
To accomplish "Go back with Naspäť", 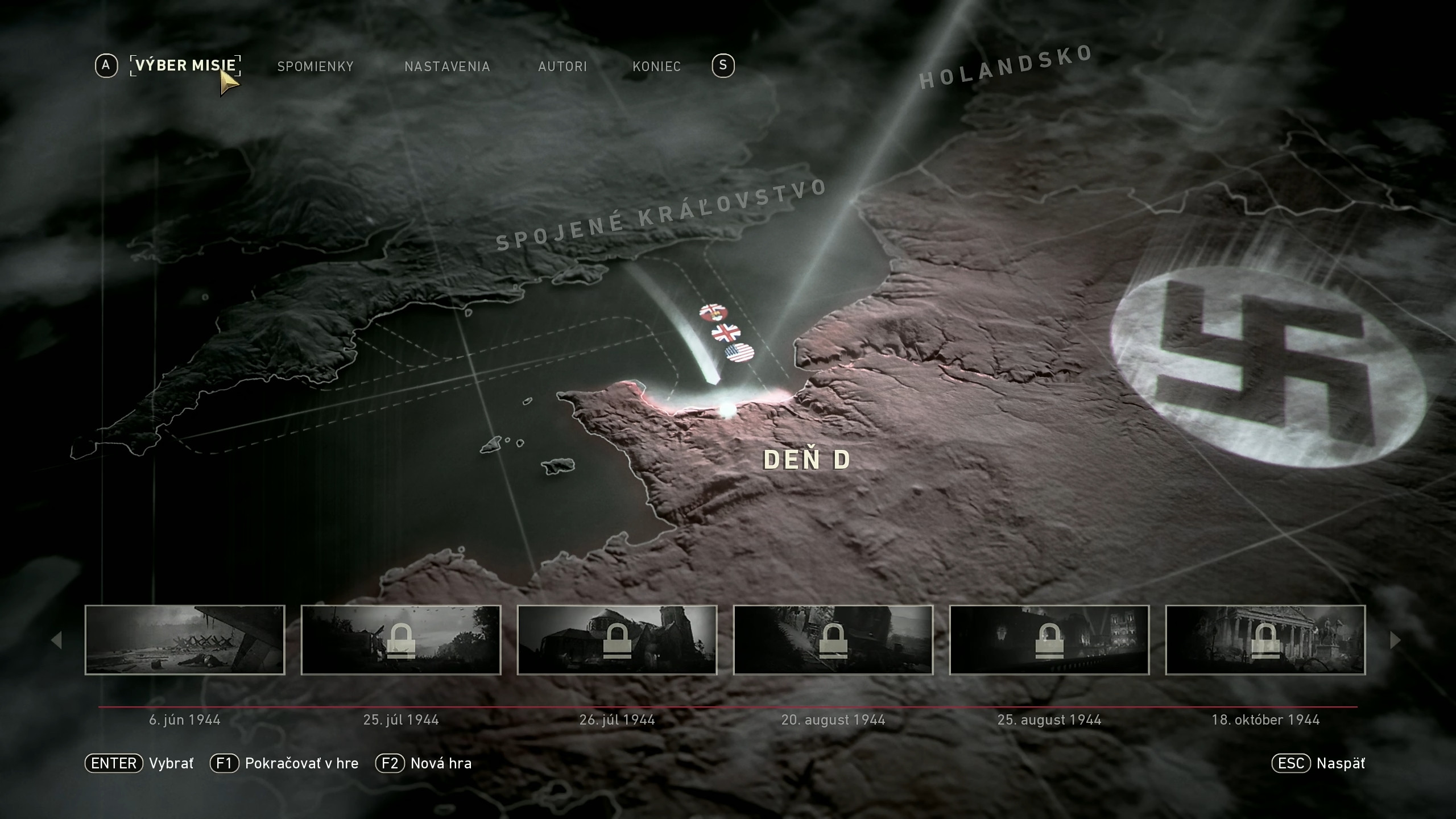I will [x=1318, y=763].
